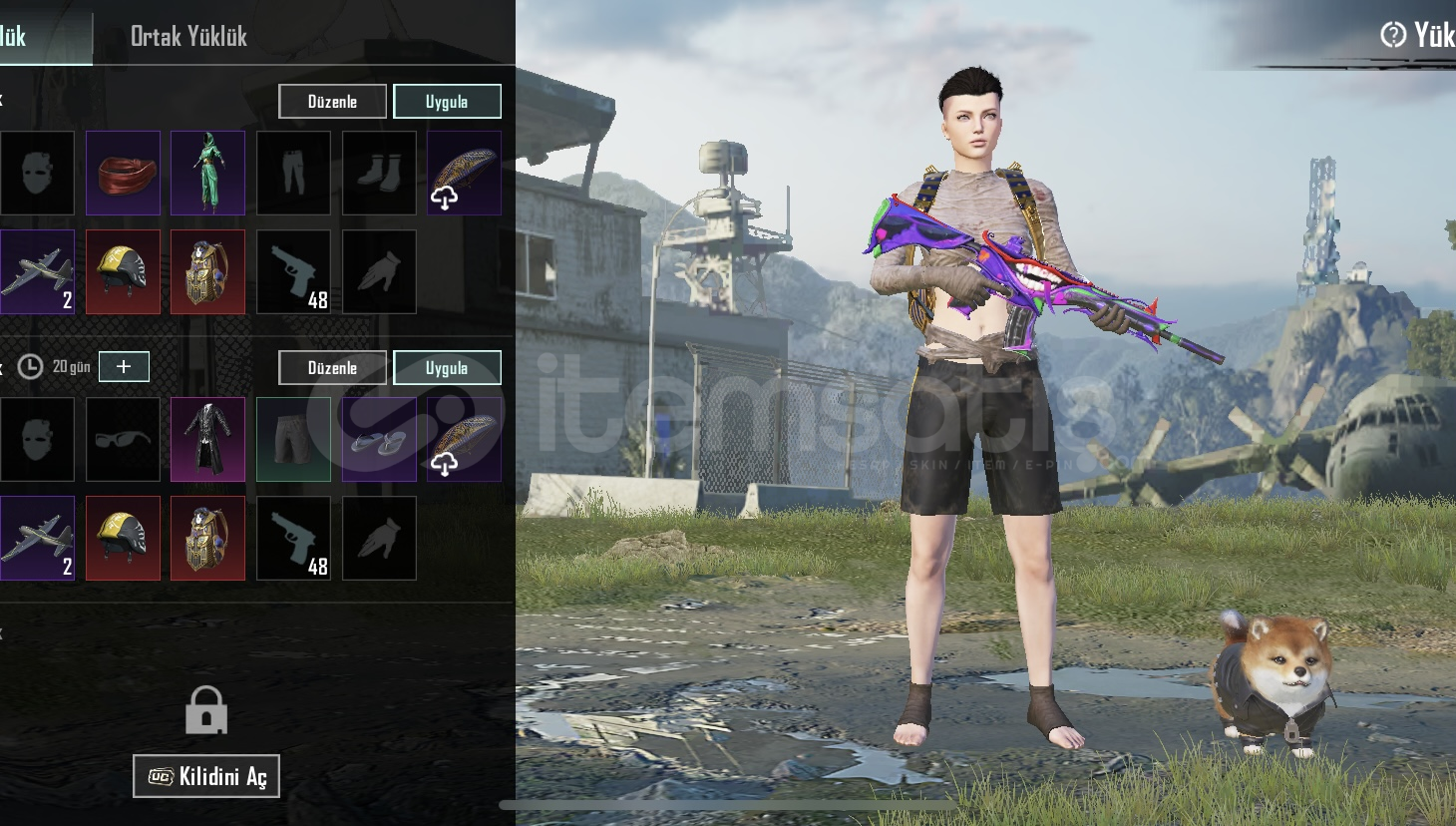The image size is (1456, 826).
Task: Switch to the Ortak Yüklük tab
Action: (x=188, y=37)
